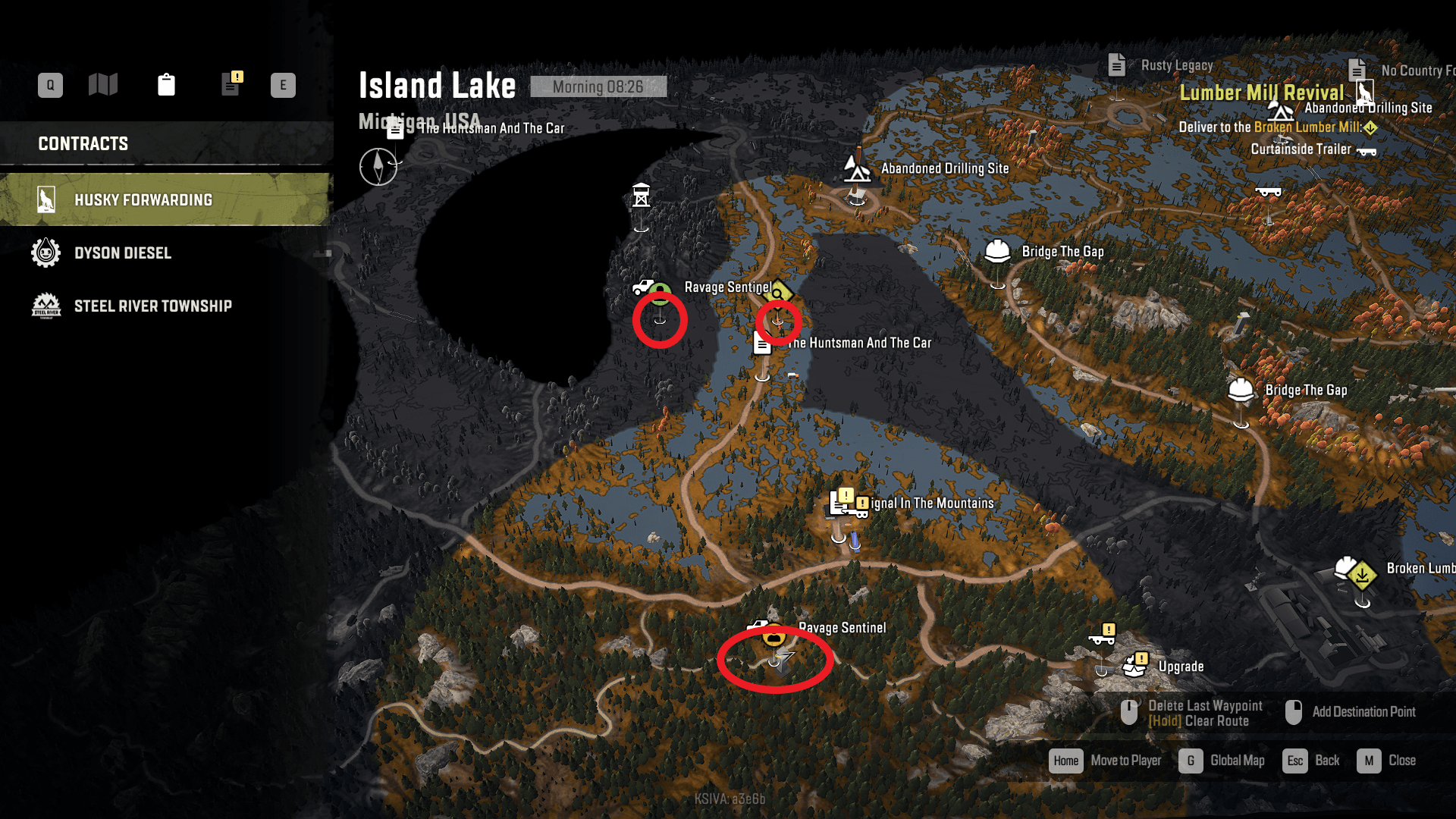Click the Bridge The Gap hard hat icon

coord(997,250)
